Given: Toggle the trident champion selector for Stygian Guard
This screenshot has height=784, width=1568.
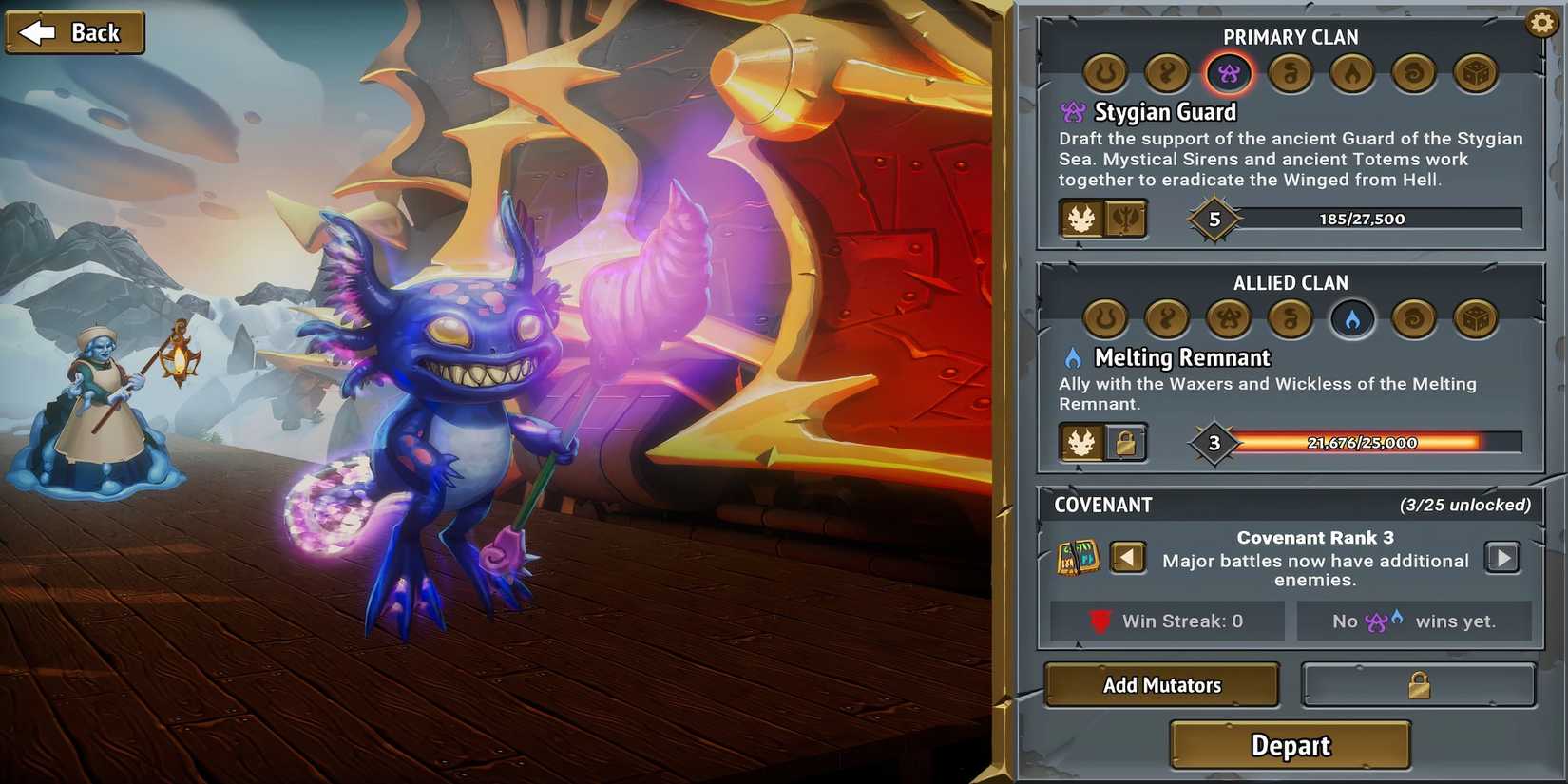Looking at the screenshot, I should click(1125, 219).
